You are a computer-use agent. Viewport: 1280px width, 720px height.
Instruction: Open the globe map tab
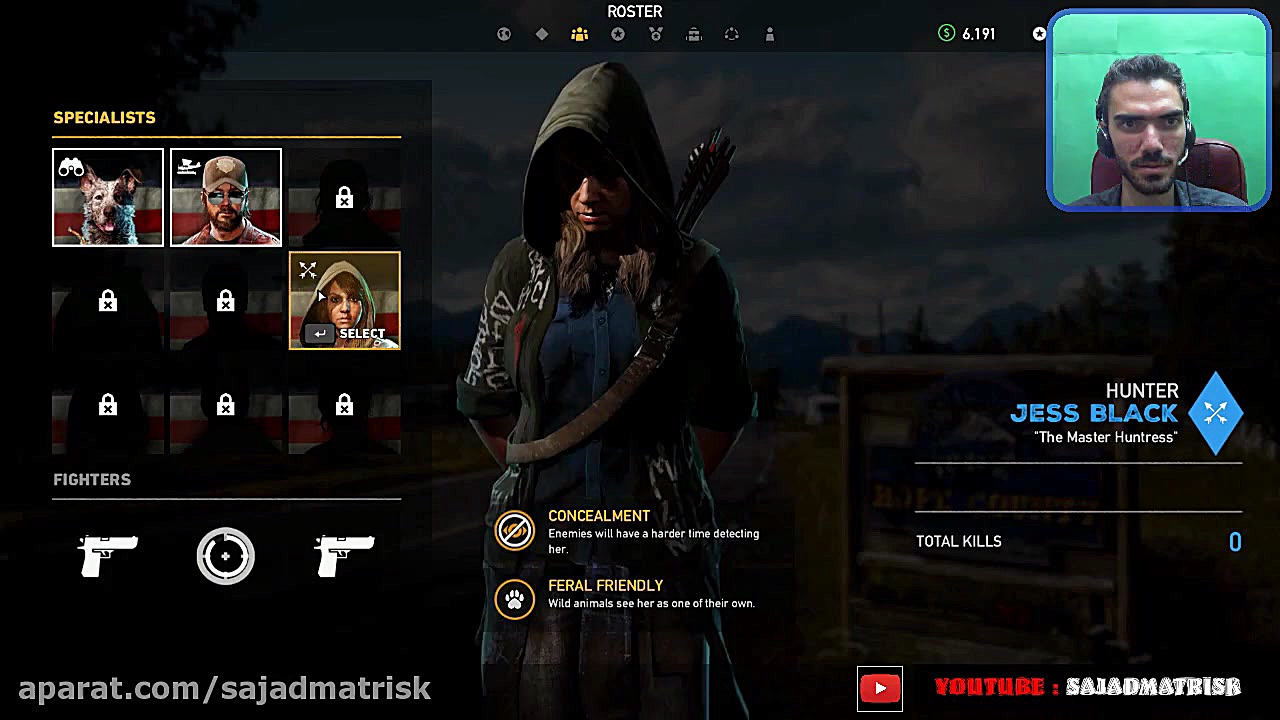[x=504, y=34]
